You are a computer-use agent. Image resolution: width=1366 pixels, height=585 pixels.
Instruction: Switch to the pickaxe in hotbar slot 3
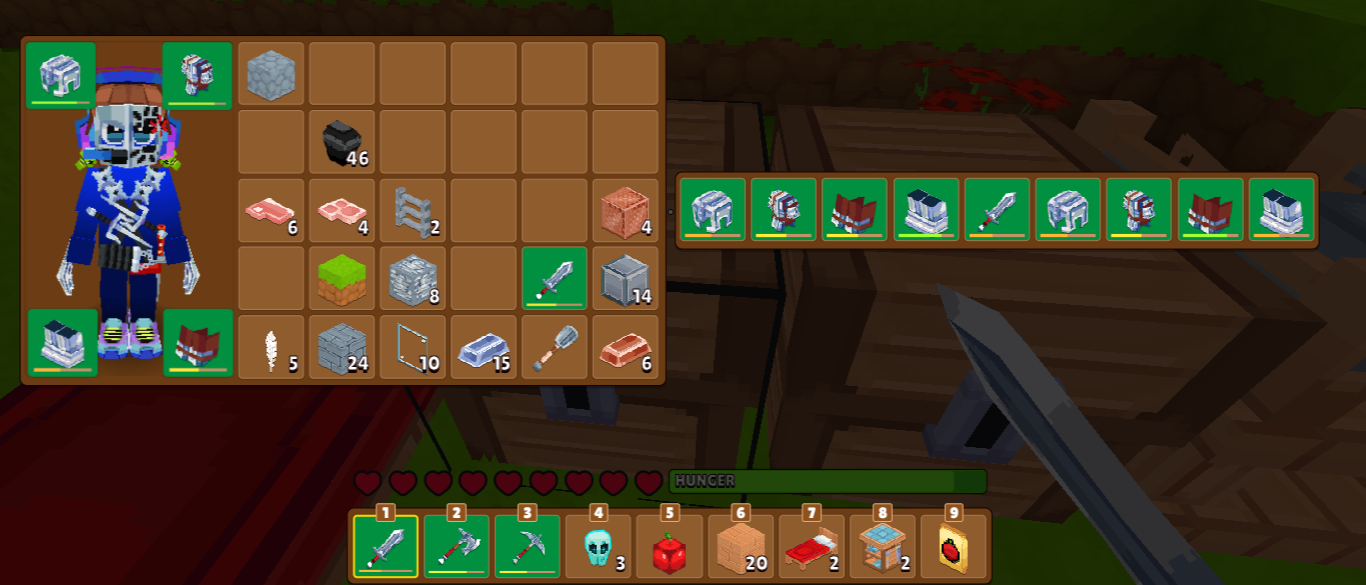[x=527, y=547]
